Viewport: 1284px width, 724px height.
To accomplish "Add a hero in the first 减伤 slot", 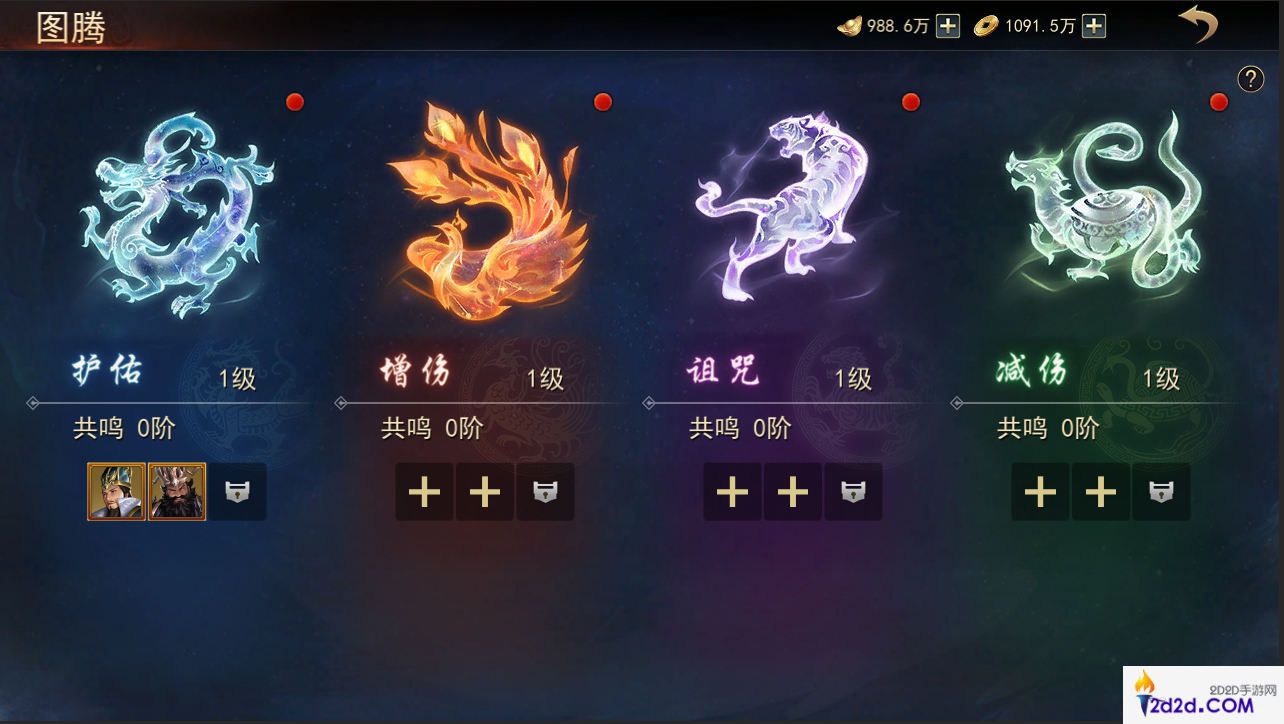I will (1040, 492).
